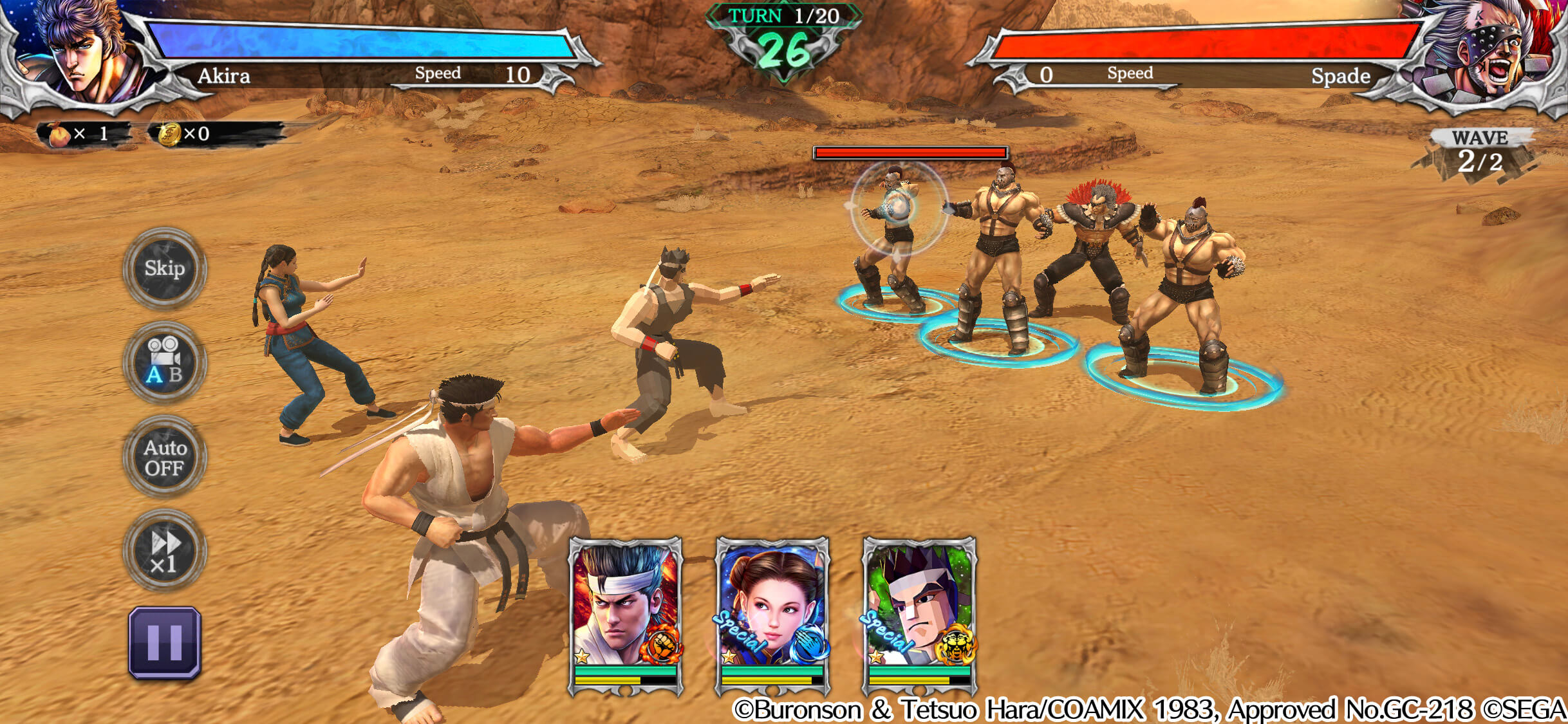Toggle the Auto OFF battle mode
Screen dimensions: 1568x724
coord(165,458)
